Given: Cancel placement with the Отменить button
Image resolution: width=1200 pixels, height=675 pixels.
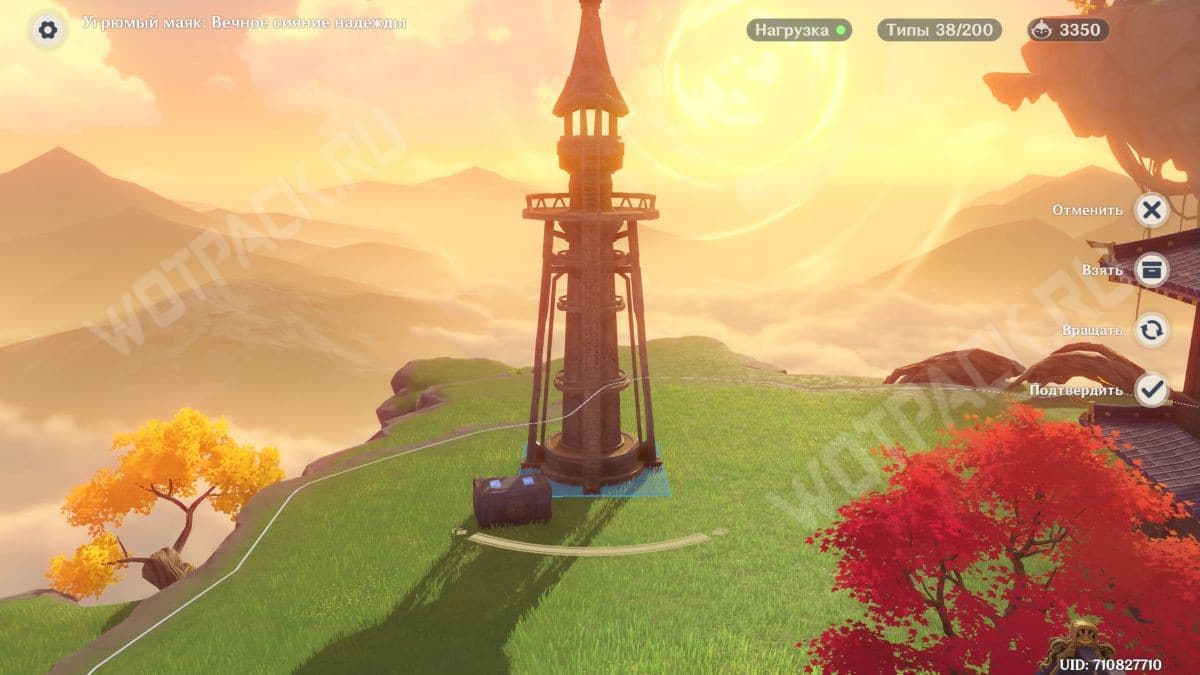Looking at the screenshot, I should pyautogui.click(x=1152, y=210).
